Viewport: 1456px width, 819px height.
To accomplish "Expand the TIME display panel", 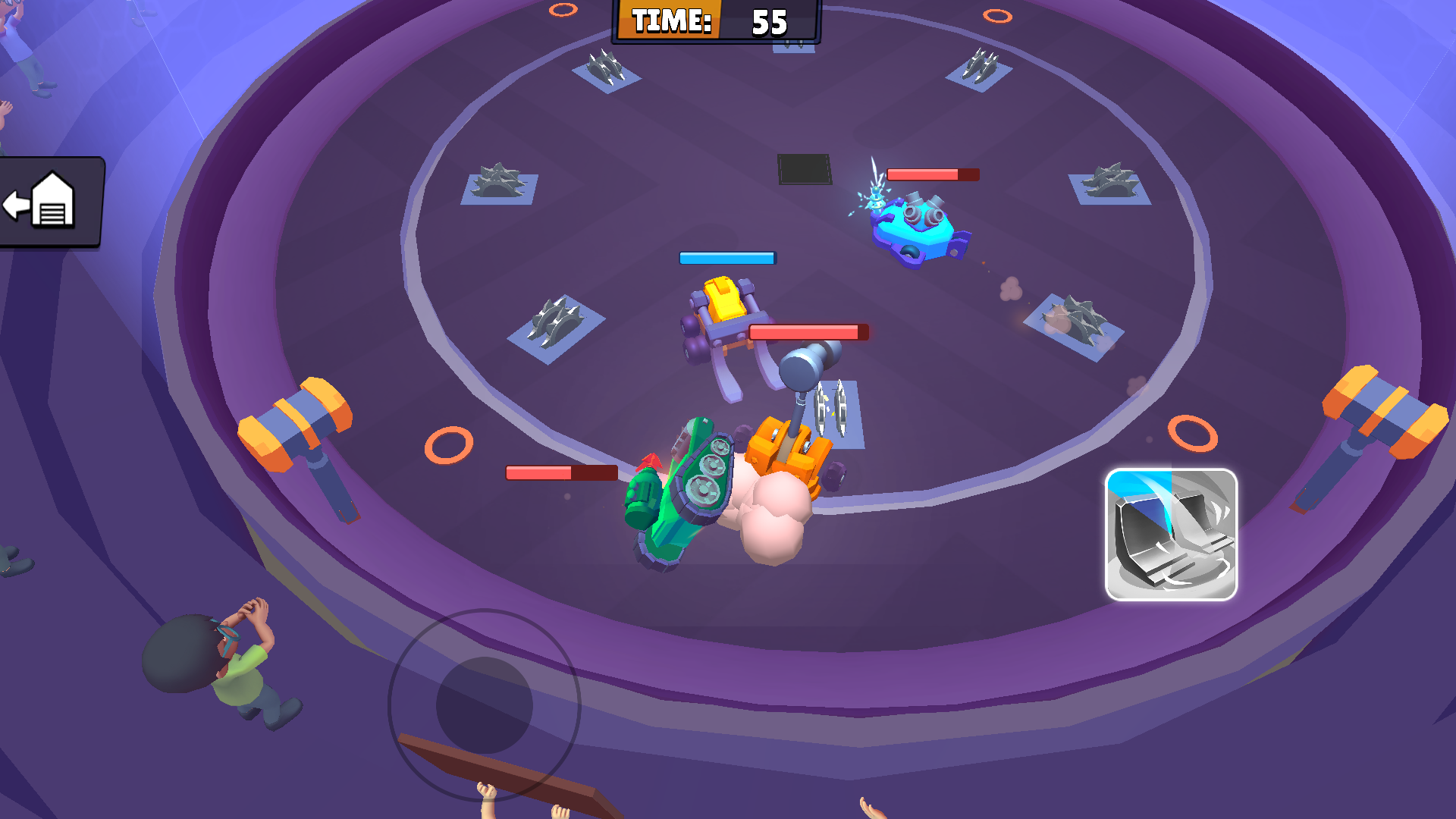I will click(x=713, y=20).
